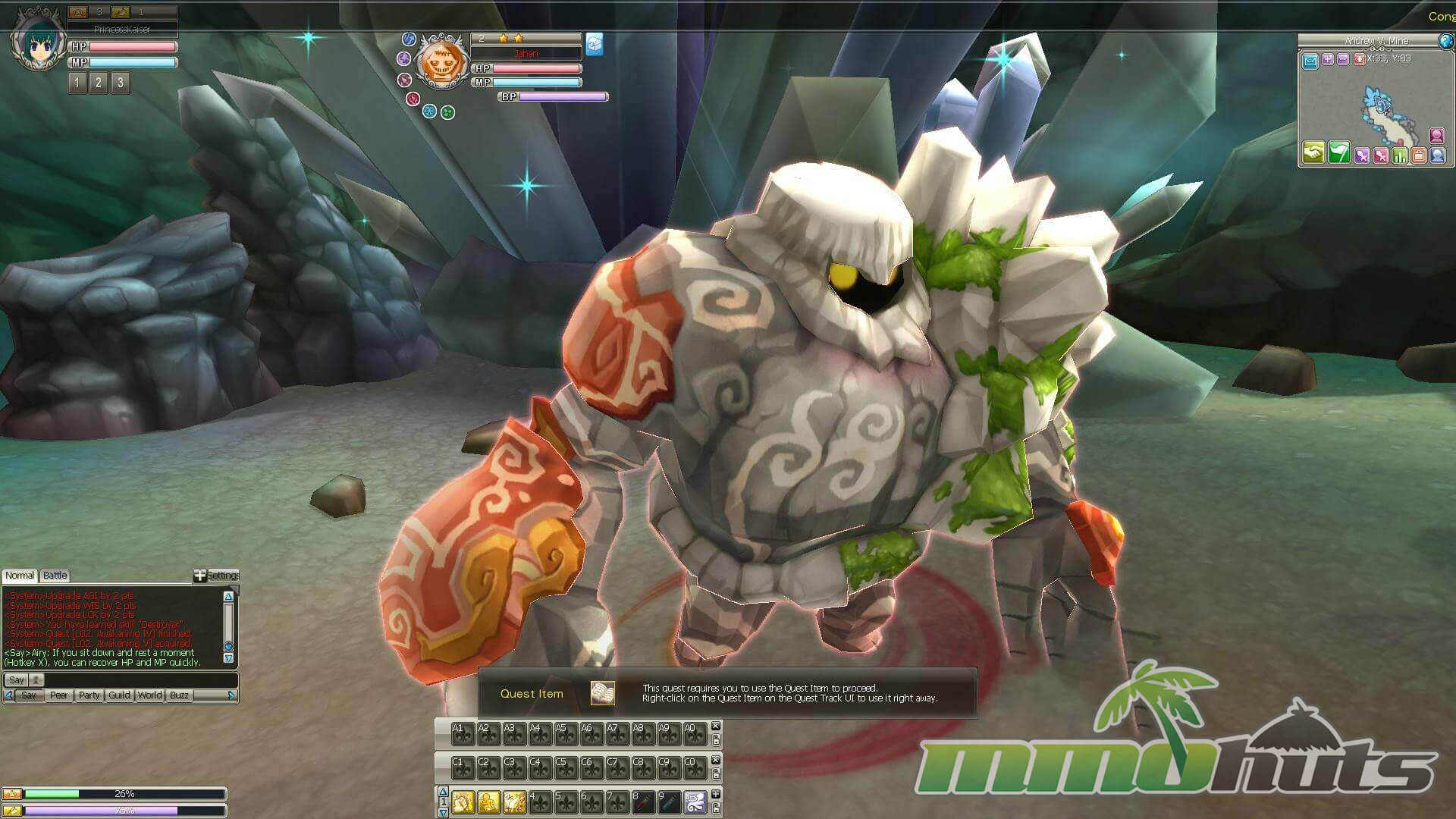This screenshot has width=1456, height=819.
Task: Use the blue potion in hotbar
Action: click(x=669, y=802)
